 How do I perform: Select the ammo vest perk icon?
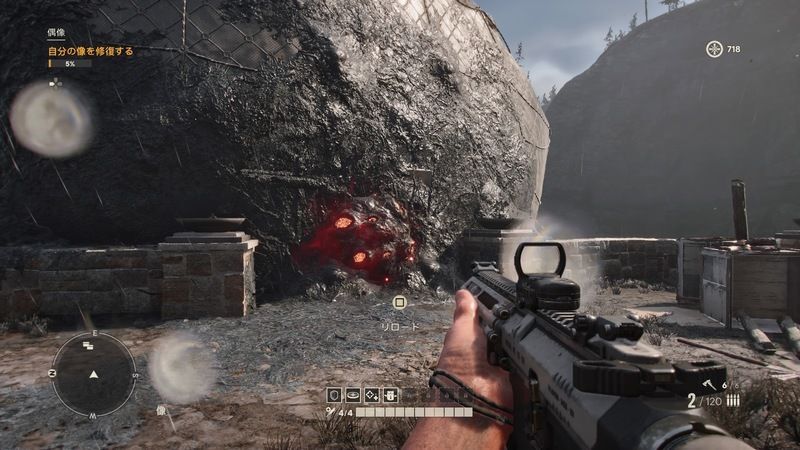pyautogui.click(x=390, y=395)
